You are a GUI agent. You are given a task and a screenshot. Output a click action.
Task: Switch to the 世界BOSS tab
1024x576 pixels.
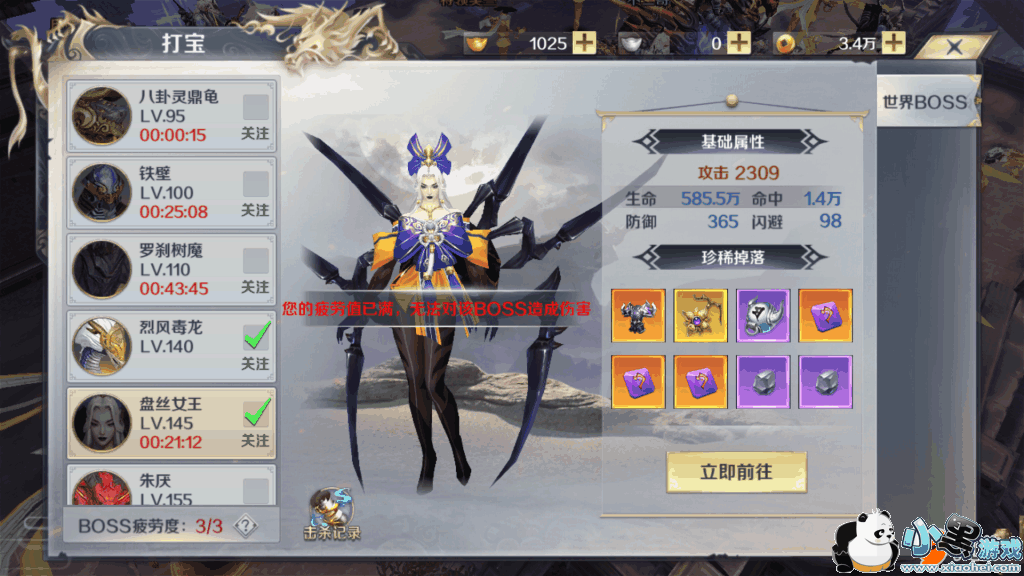[x=924, y=101]
